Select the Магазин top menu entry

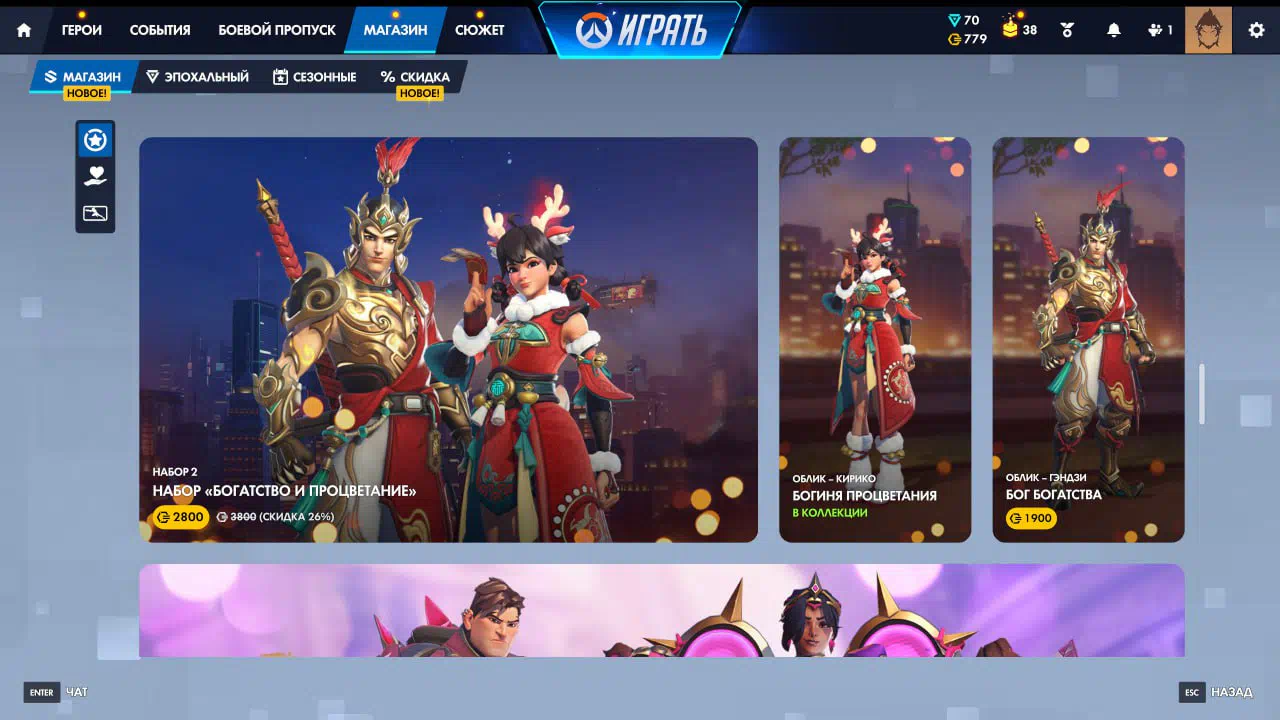point(395,30)
